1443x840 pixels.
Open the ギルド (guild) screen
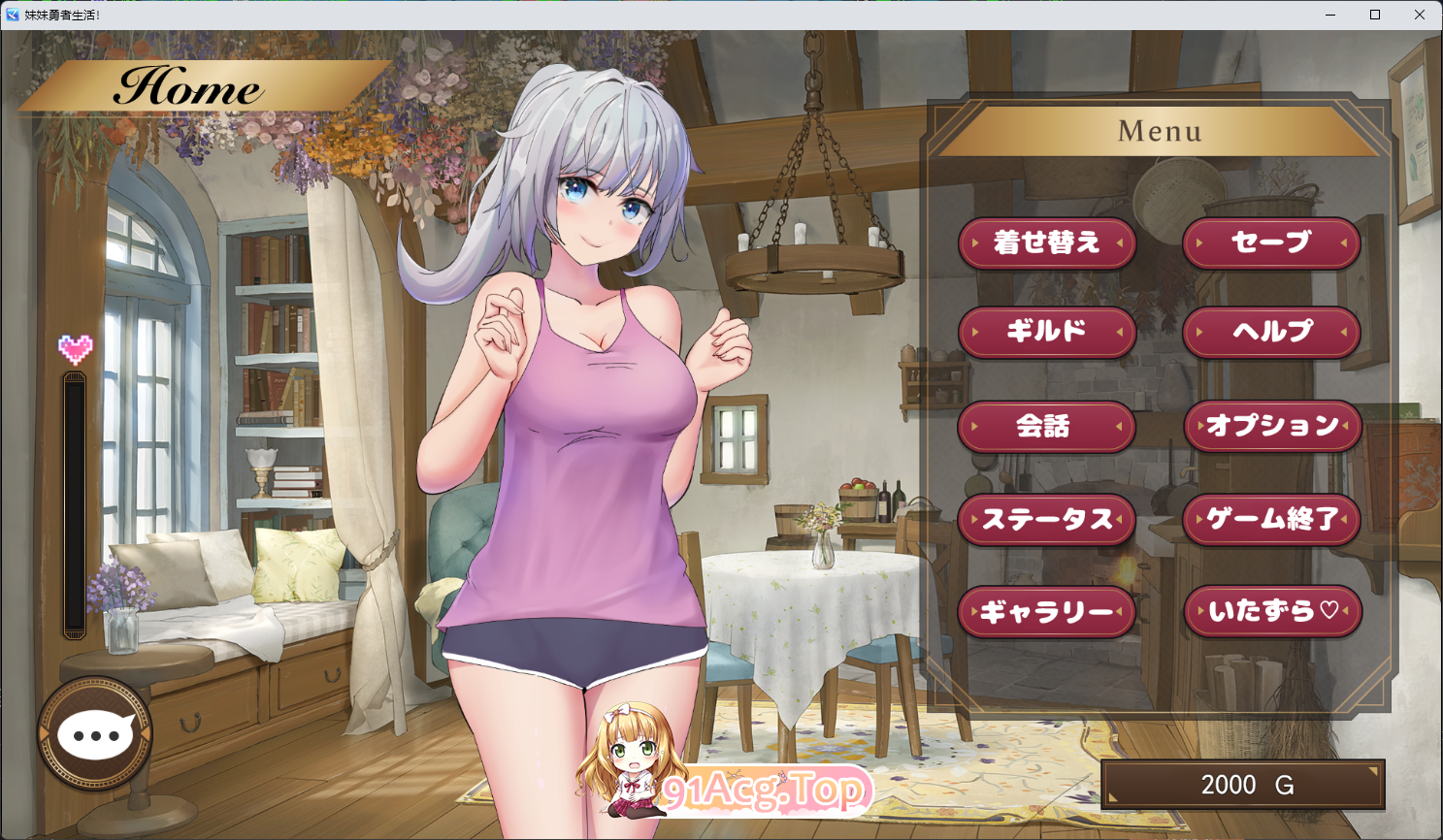[1047, 333]
